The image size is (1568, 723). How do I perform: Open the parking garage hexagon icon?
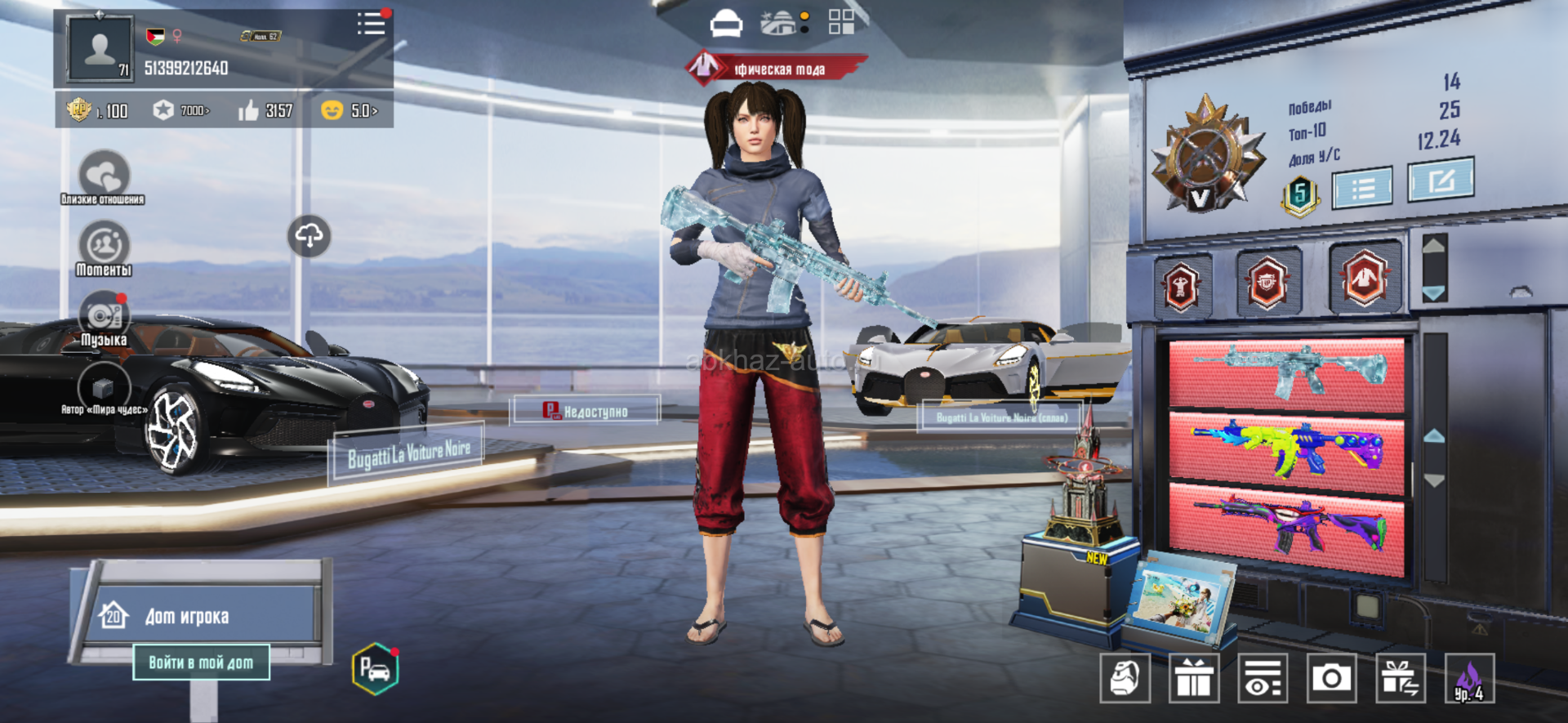coord(375,669)
